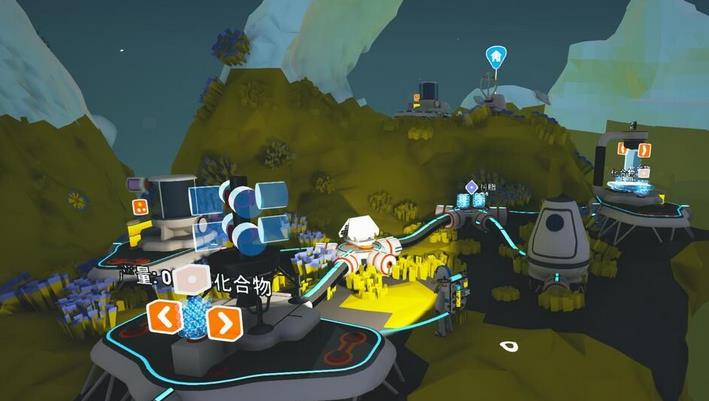Click the right arrow on the nearby printer
709x401 pixels.
[225, 321]
